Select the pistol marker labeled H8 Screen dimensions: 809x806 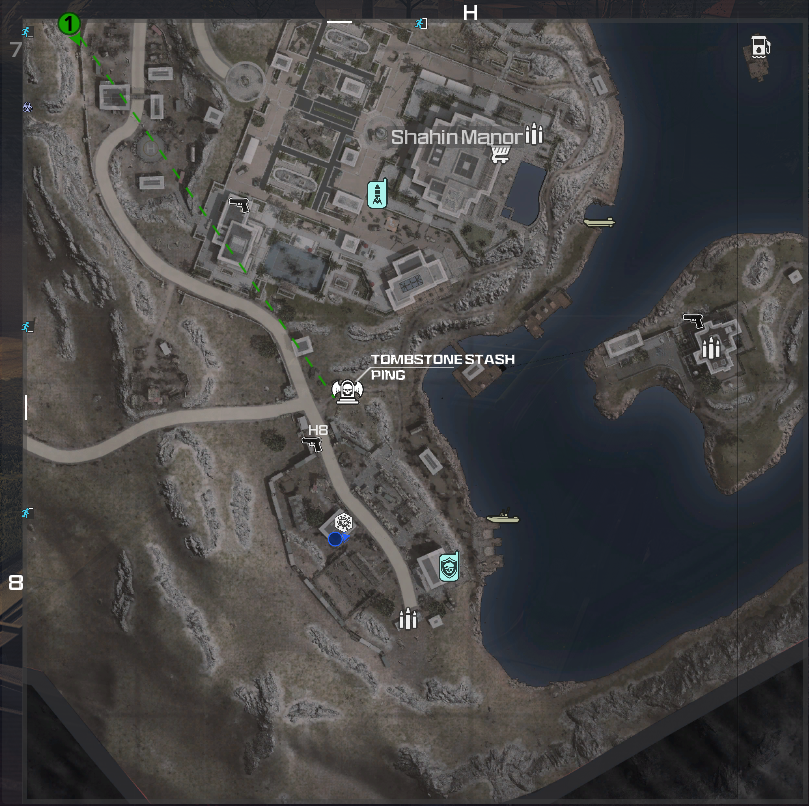click(x=313, y=444)
